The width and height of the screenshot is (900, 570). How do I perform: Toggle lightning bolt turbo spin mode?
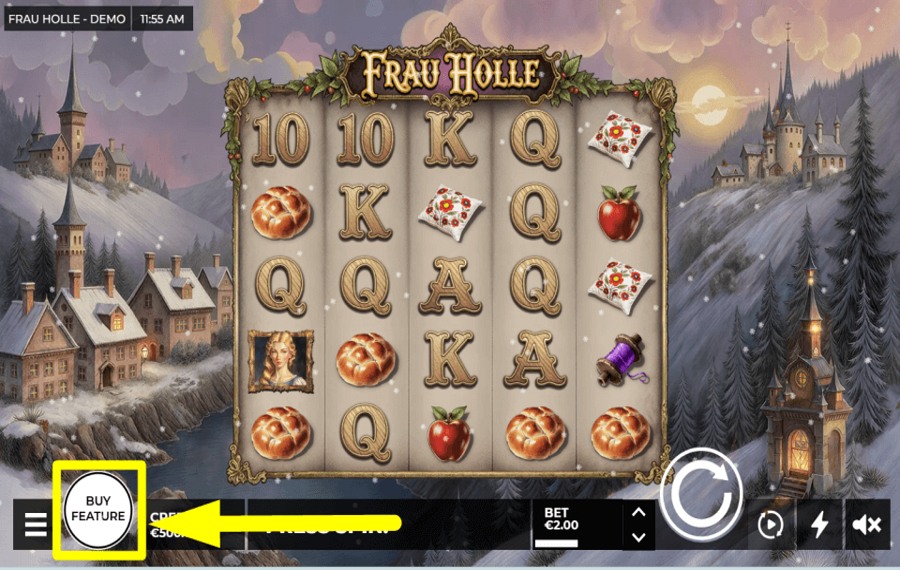[x=819, y=524]
